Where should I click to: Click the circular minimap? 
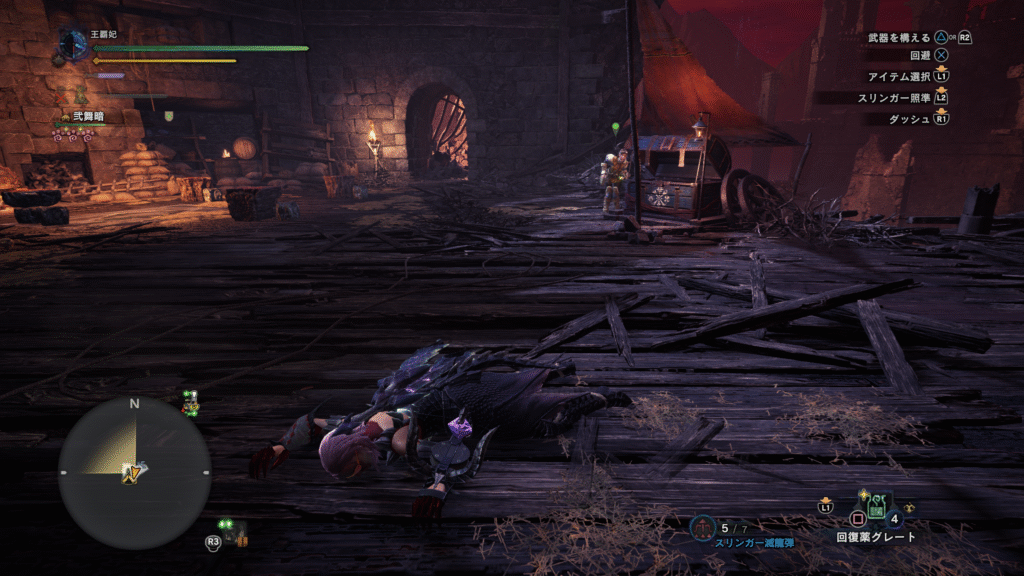coord(134,472)
